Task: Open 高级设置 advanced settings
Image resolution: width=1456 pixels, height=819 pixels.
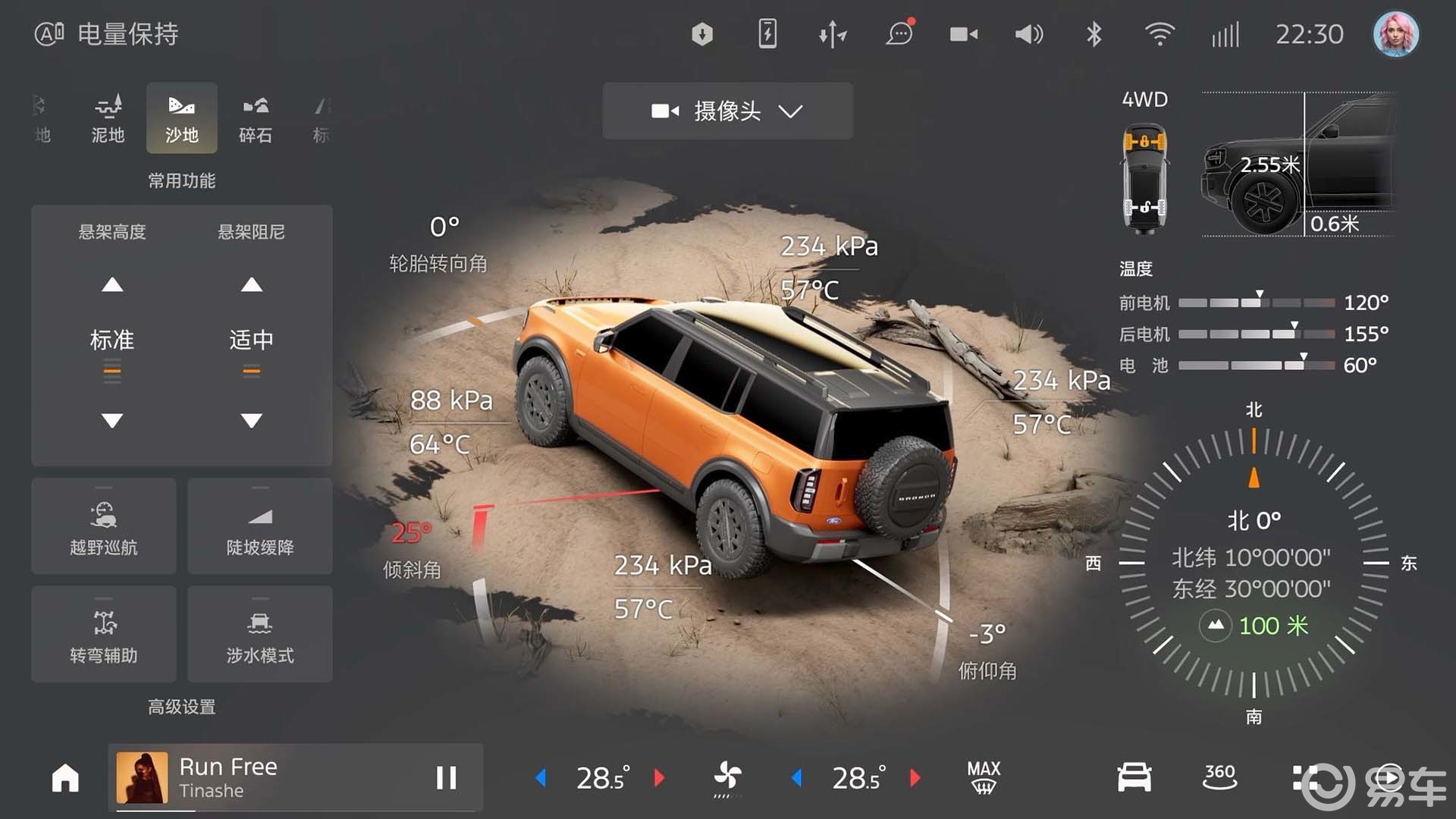Action: pyautogui.click(x=181, y=707)
